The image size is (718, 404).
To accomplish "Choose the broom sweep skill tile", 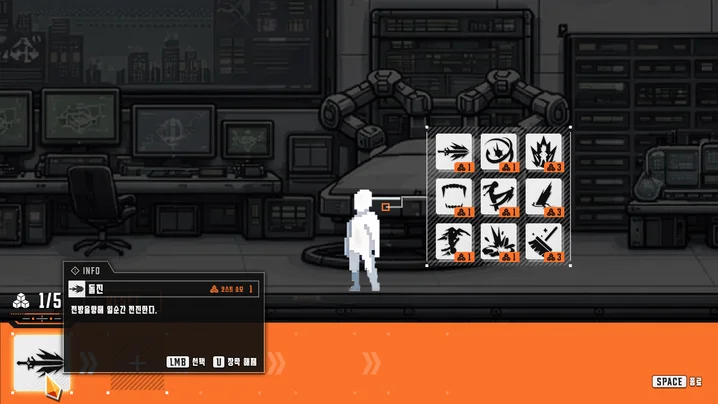I will pyautogui.click(x=544, y=242).
